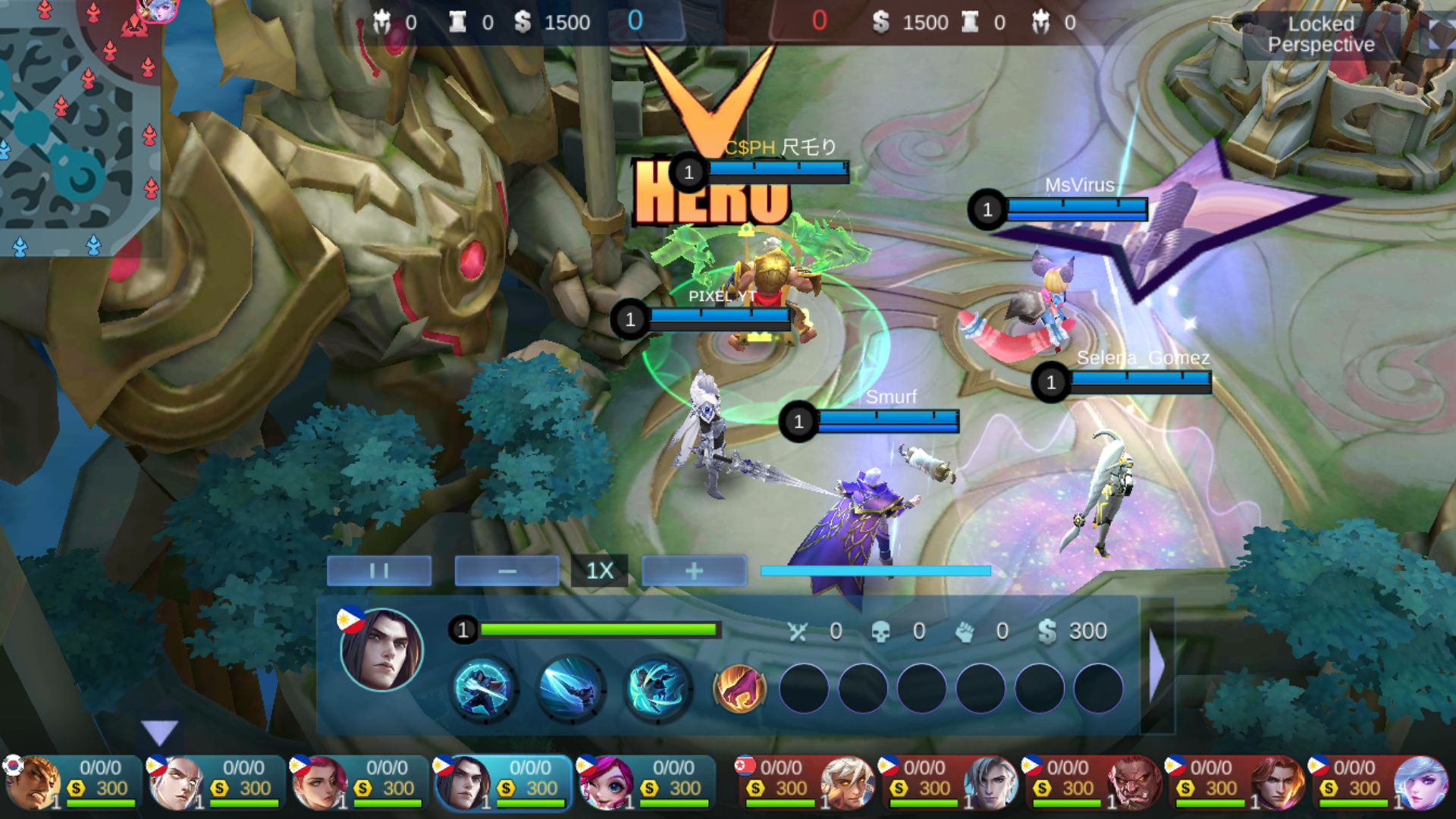Select the third spinning-blade skill icon
This screenshot has width=1456, height=819.
point(657,689)
